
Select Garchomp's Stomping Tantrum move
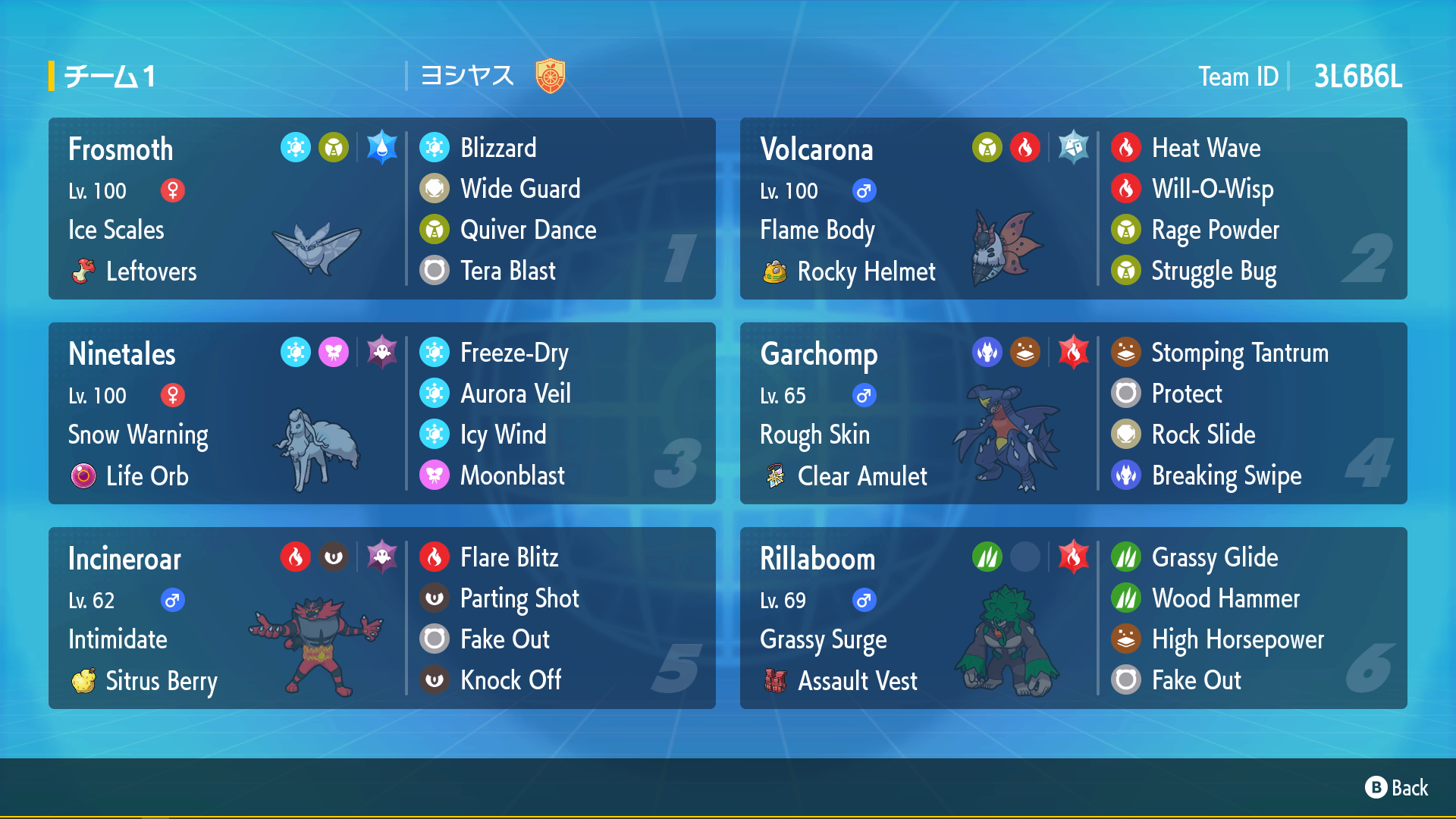pyautogui.click(x=1239, y=353)
